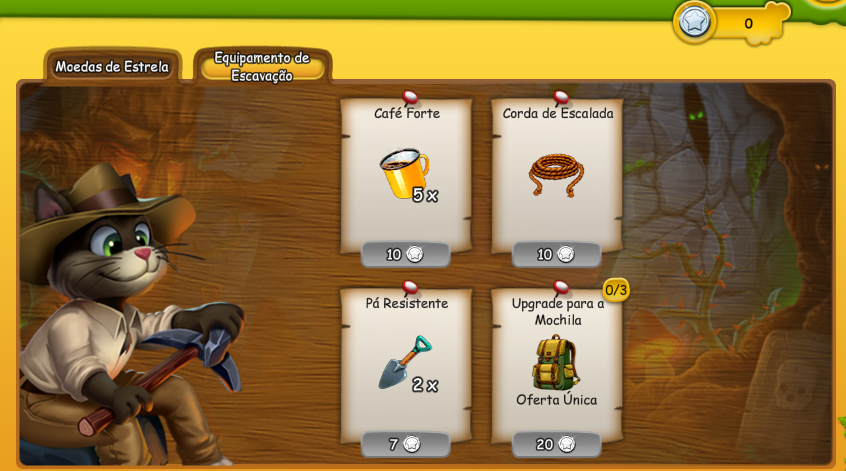Select the Pá Resistente shovel card

404,362
